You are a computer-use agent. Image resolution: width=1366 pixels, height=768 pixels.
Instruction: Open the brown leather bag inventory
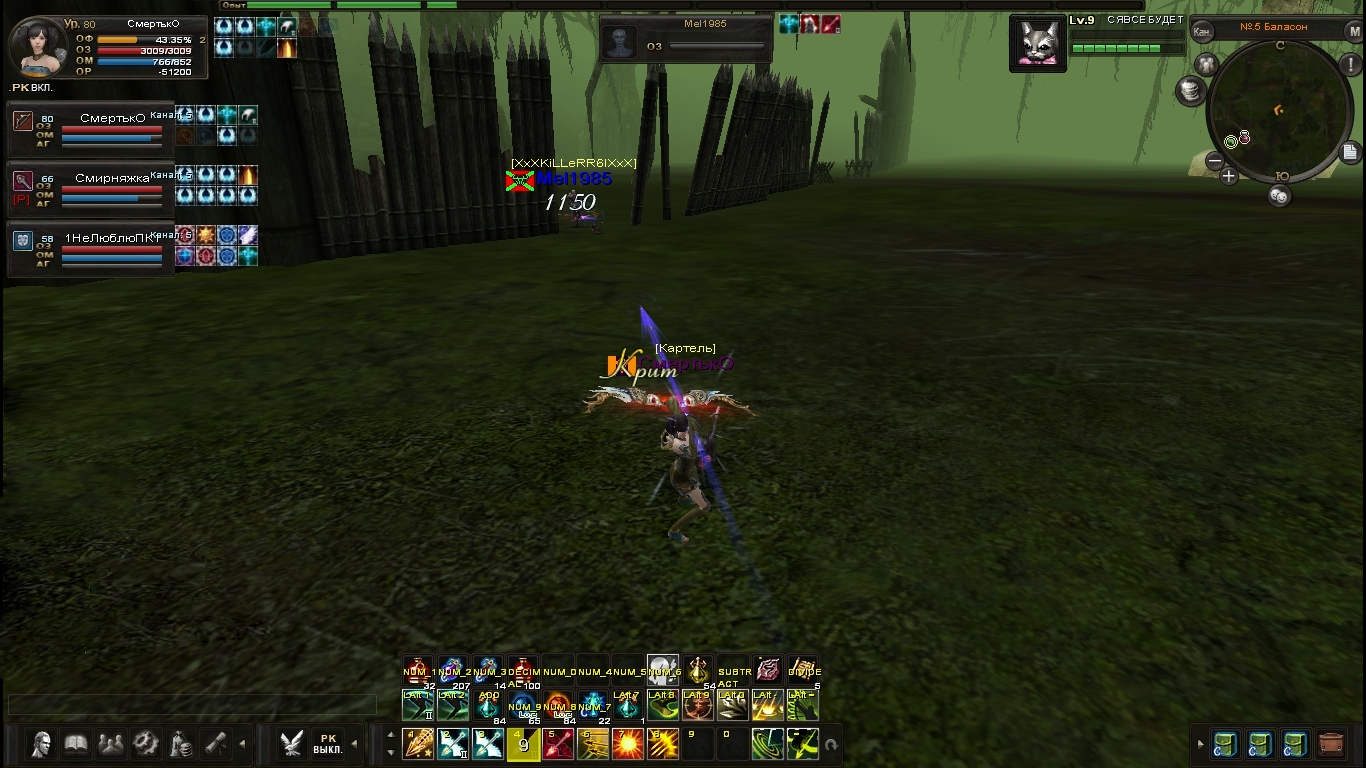(x=1330, y=744)
